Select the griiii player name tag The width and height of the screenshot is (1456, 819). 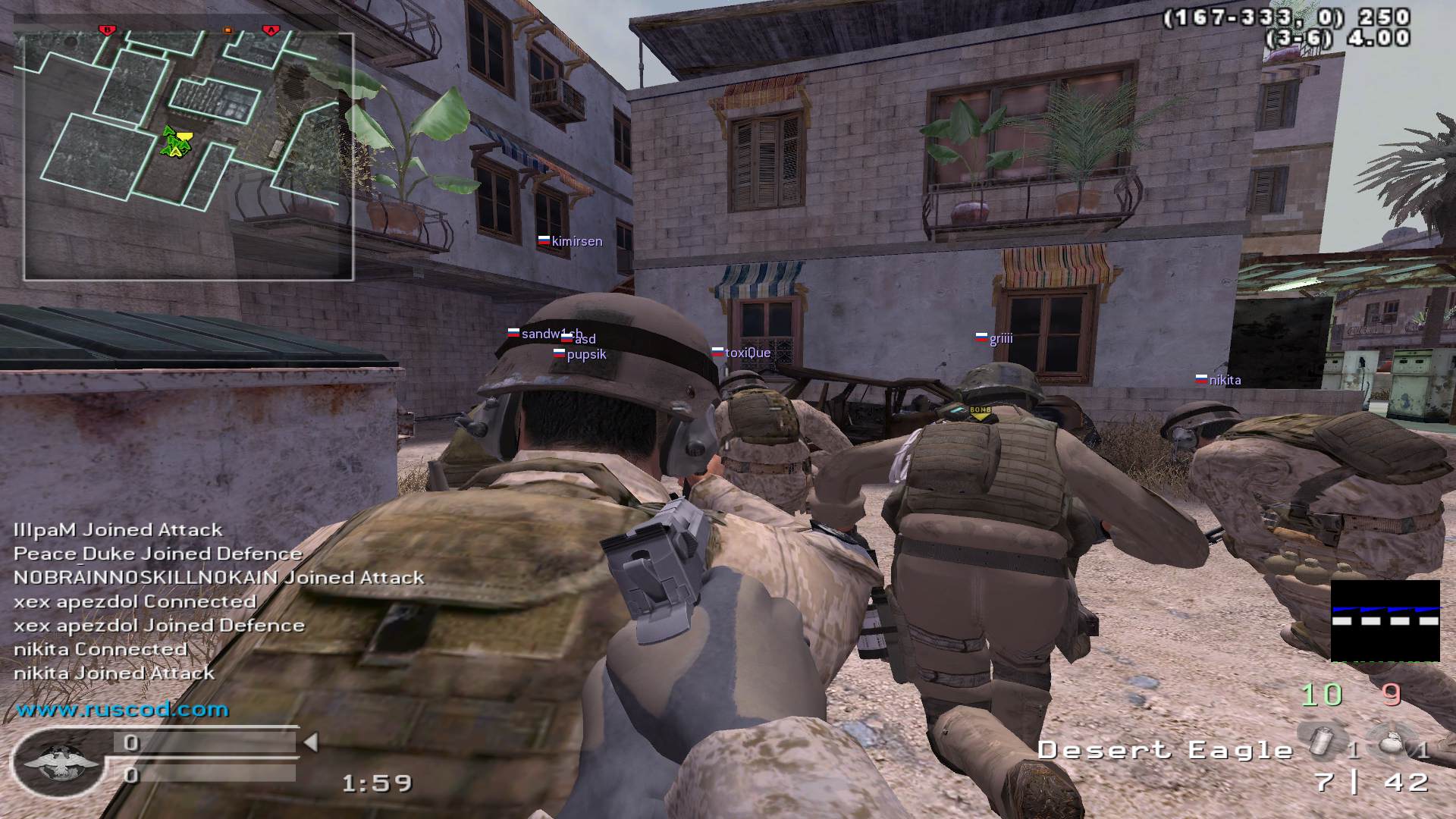pos(1000,338)
